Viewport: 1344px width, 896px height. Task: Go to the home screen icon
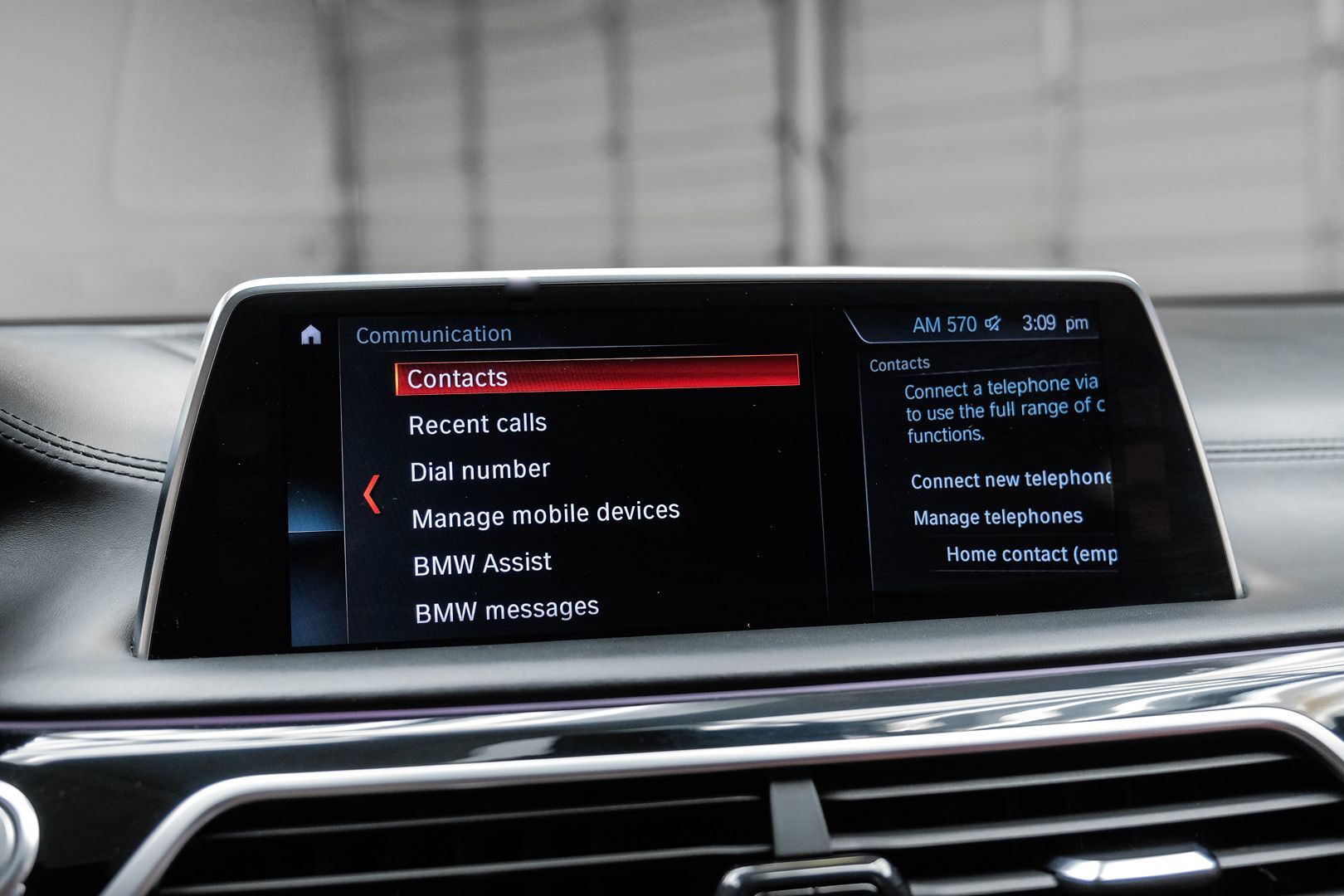(x=310, y=335)
